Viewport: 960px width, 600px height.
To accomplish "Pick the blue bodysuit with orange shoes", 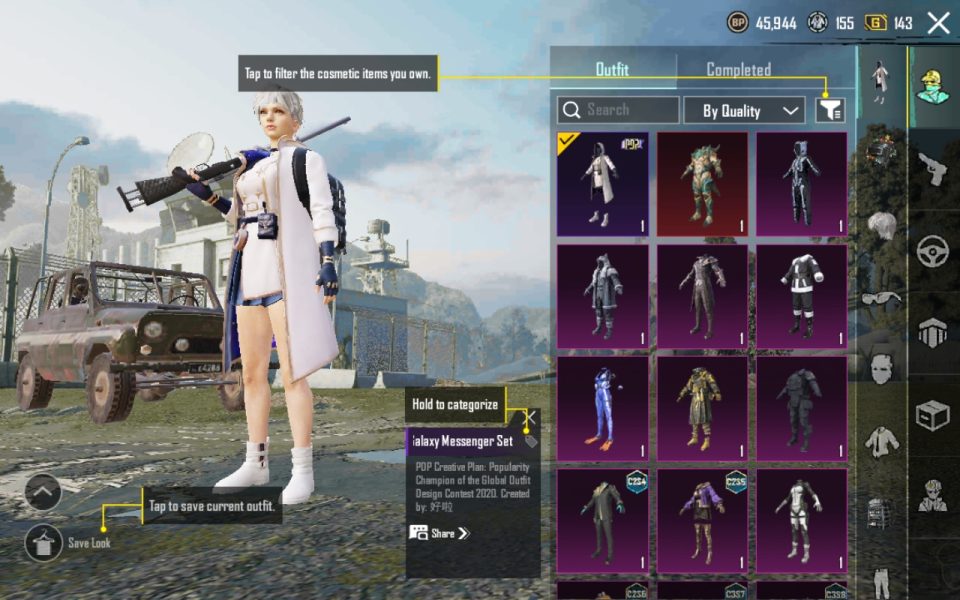I will 602,408.
